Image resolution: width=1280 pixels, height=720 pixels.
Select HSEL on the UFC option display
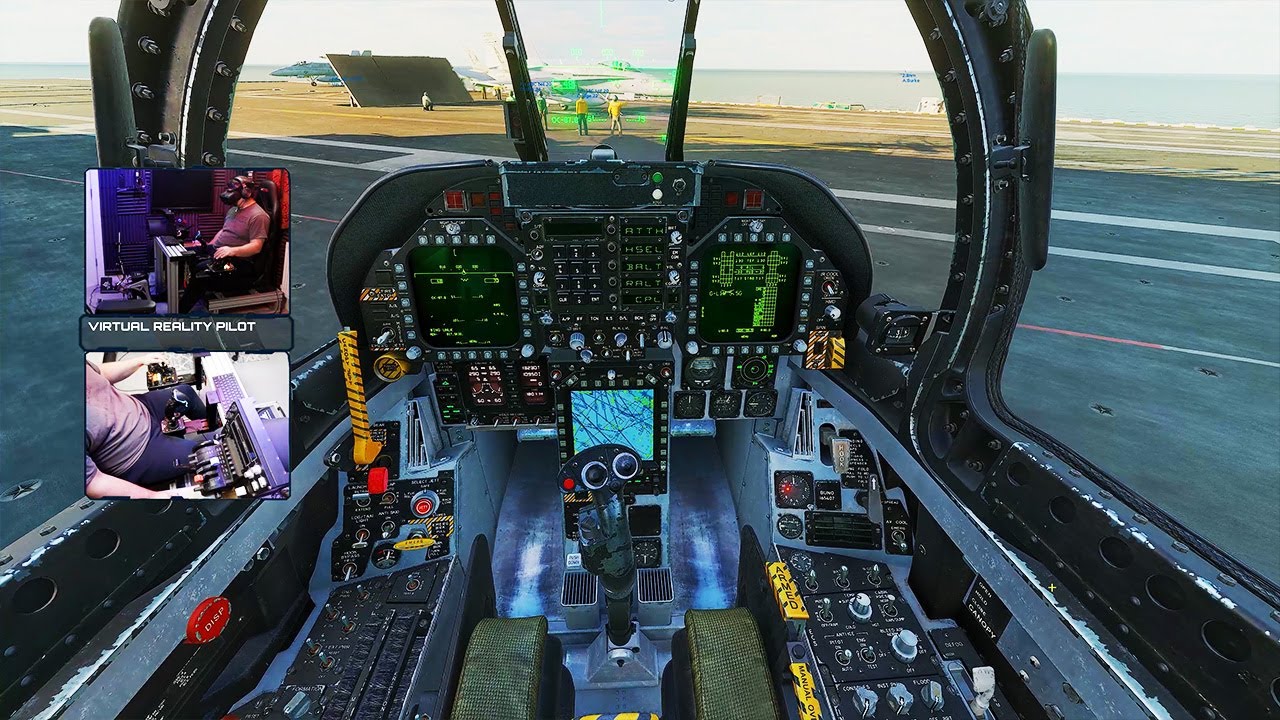pyautogui.click(x=611, y=247)
